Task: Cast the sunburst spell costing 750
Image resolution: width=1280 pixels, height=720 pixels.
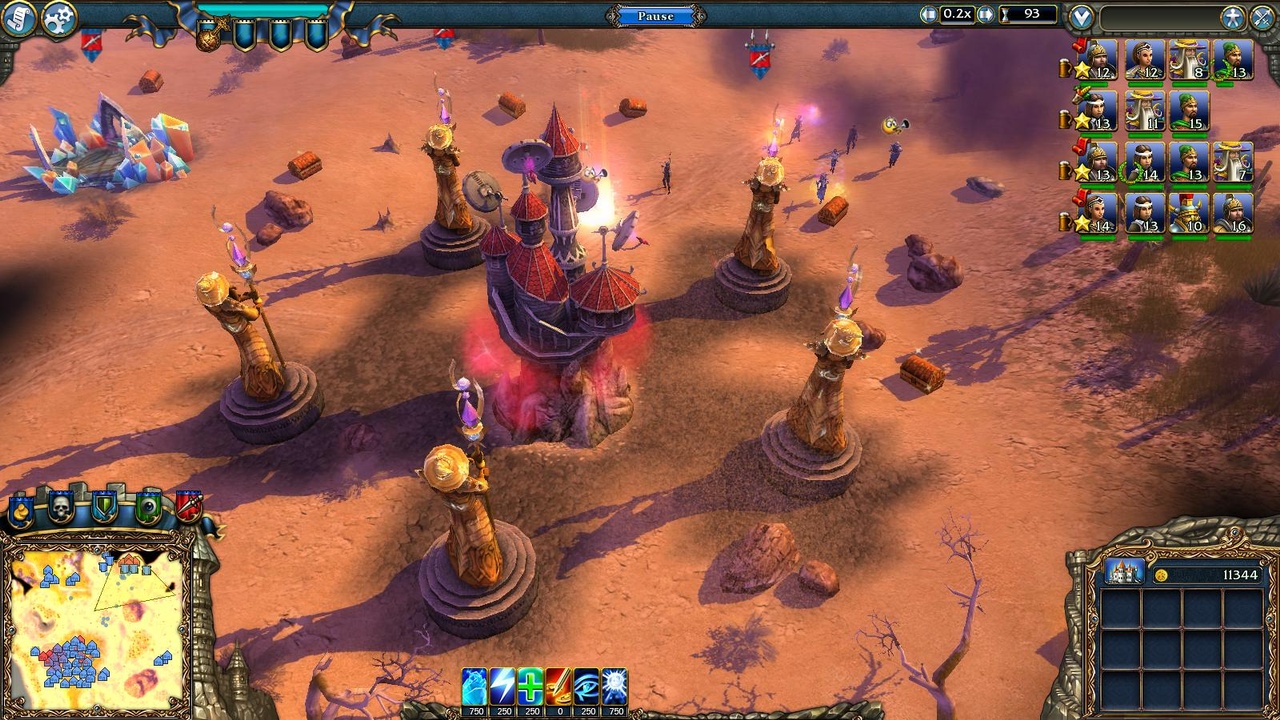Action: [x=612, y=686]
